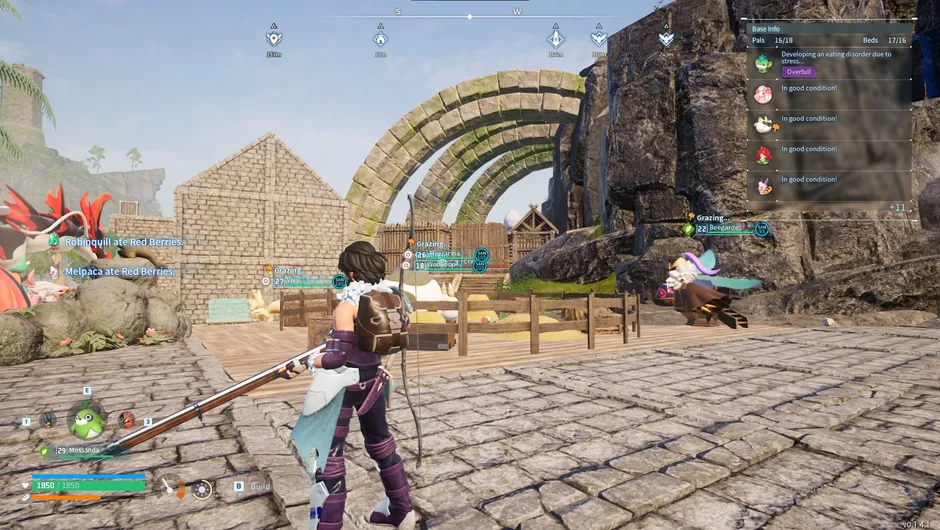Select the active Mossanda pal portrait
Image resolution: width=940 pixels, height=530 pixels.
(x=87, y=421)
